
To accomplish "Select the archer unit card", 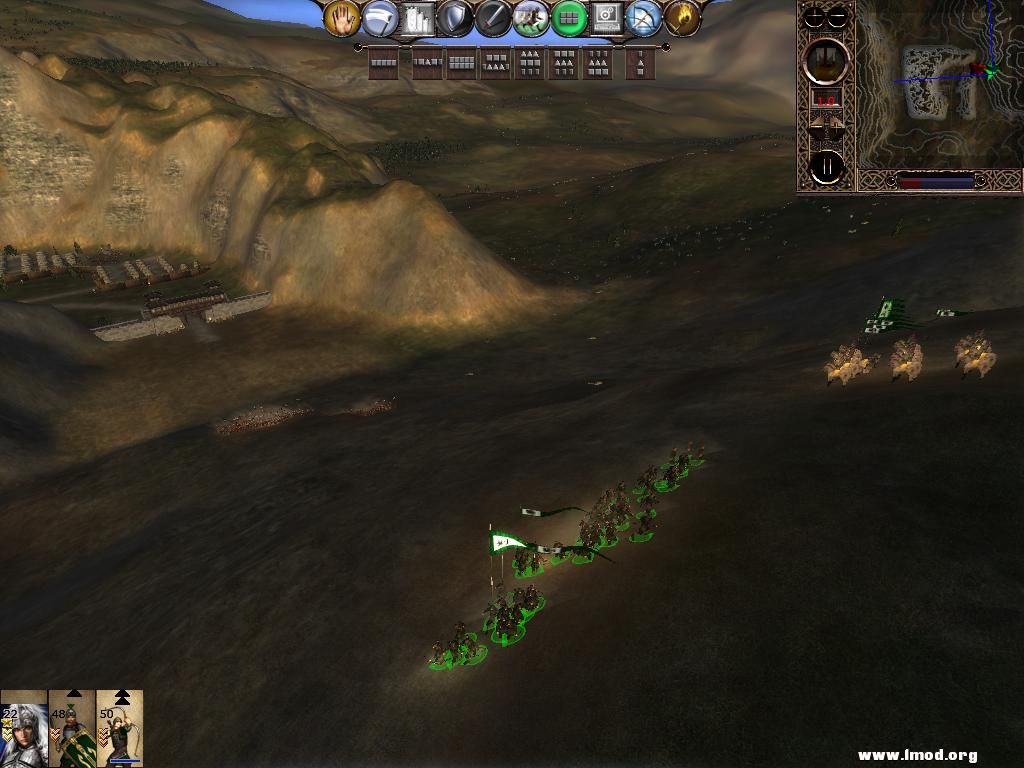I will (x=120, y=728).
